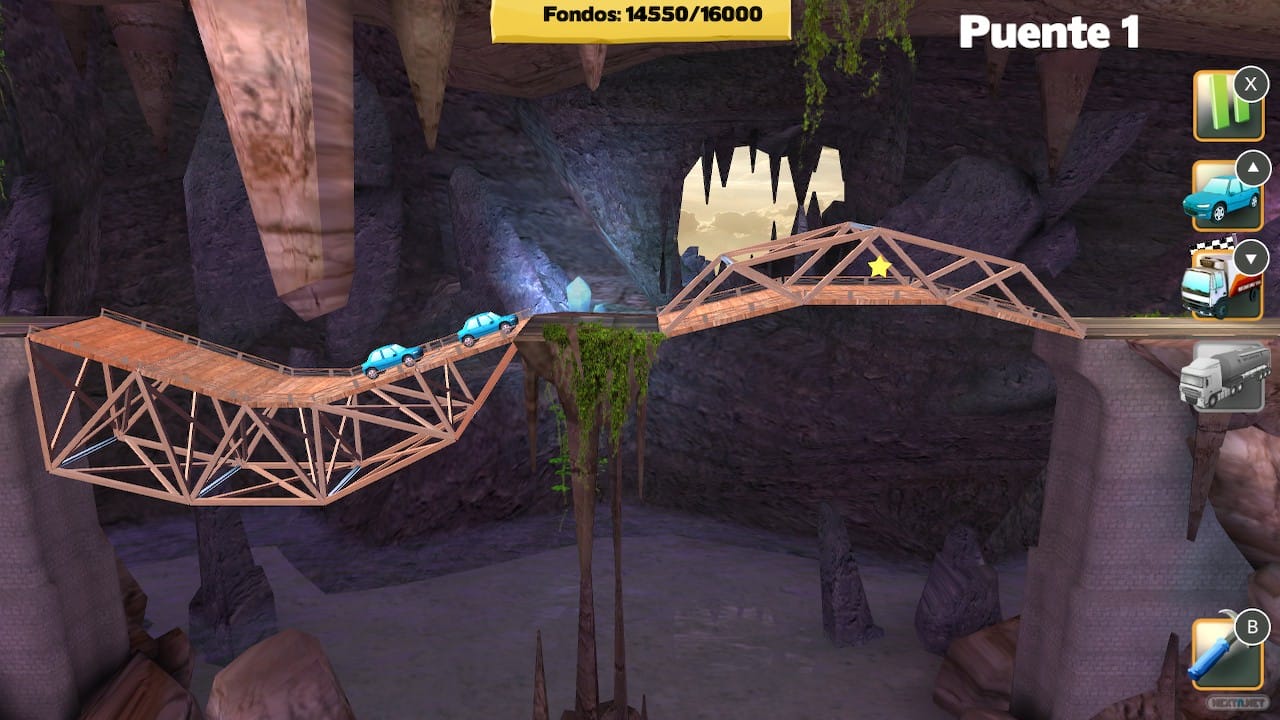Toggle to the next vehicle with the down arrow
Viewport: 1280px width, 720px height.
pyautogui.click(x=1248, y=258)
